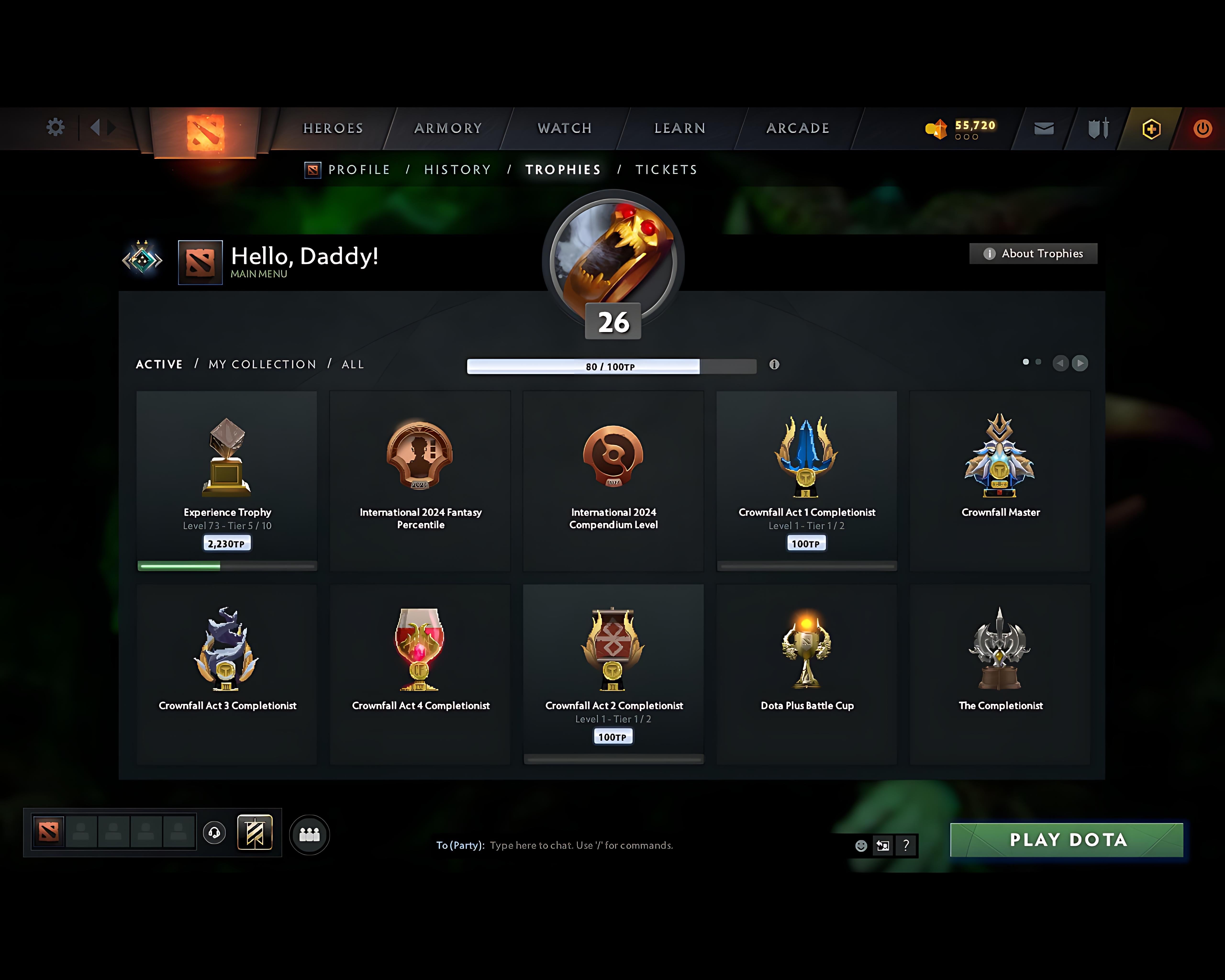Click the guild banner icon
The height and width of the screenshot is (980, 1225).
(x=256, y=832)
